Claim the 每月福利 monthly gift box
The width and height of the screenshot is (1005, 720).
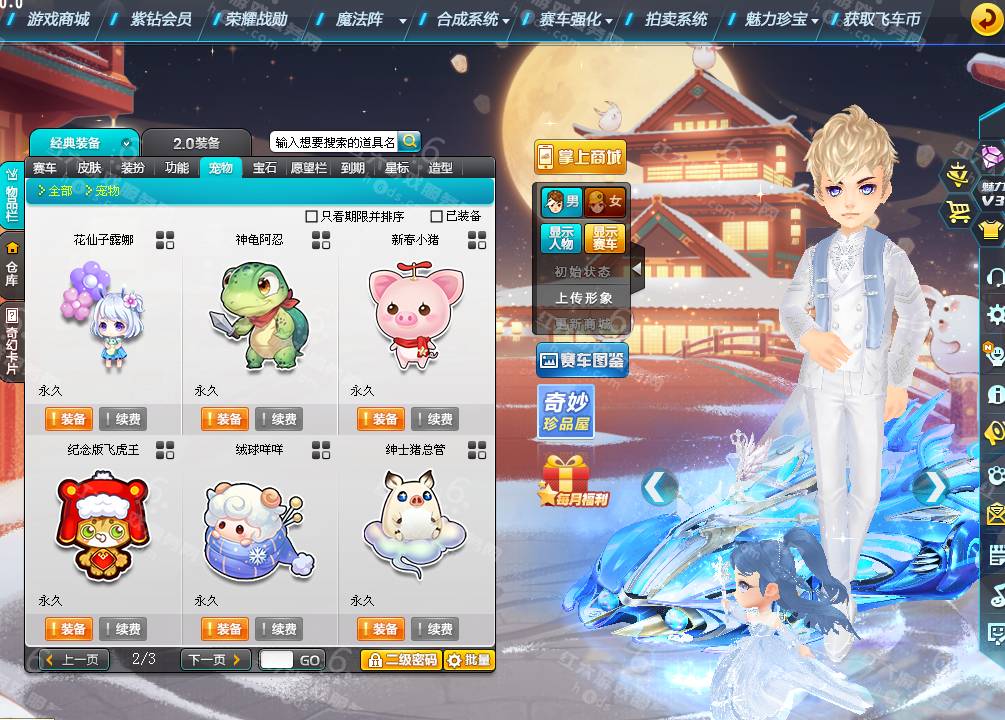coord(574,481)
